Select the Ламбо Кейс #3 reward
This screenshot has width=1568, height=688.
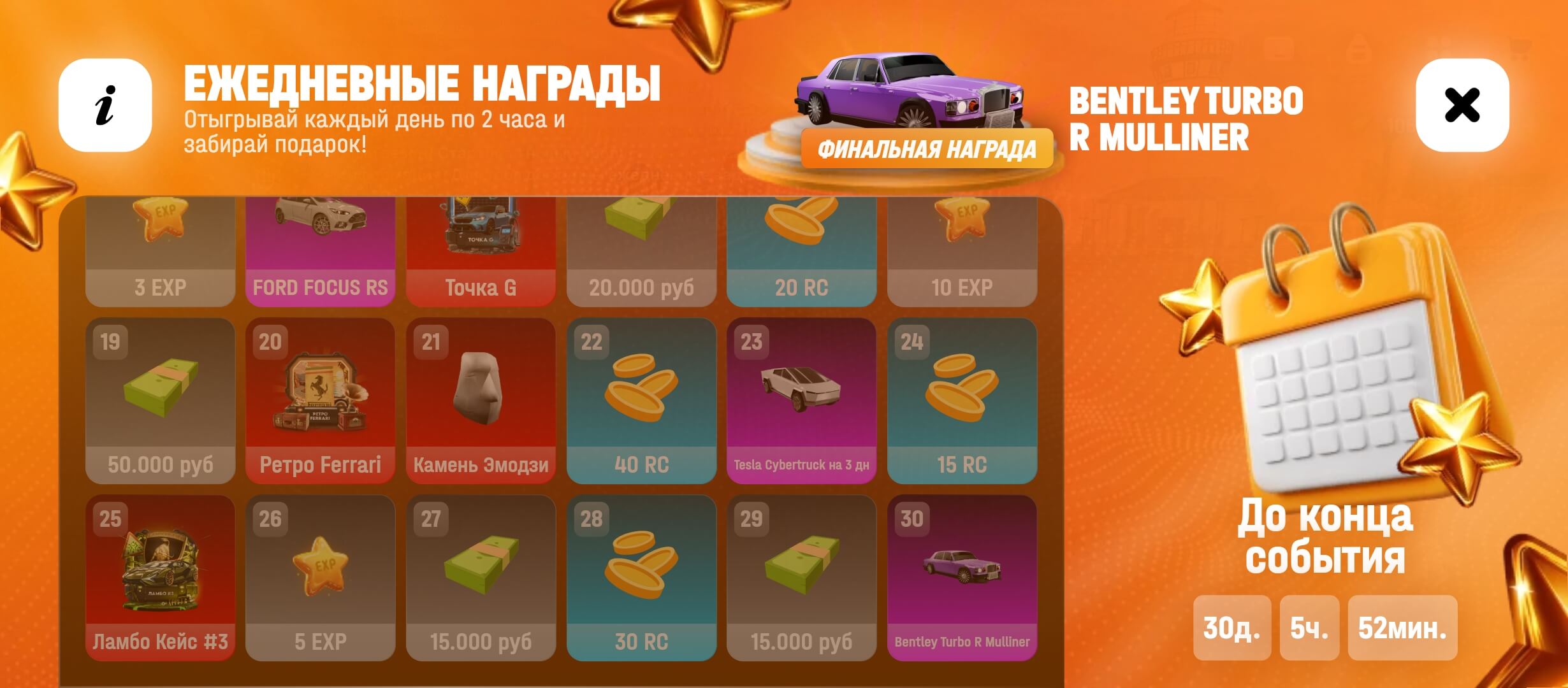tap(160, 578)
